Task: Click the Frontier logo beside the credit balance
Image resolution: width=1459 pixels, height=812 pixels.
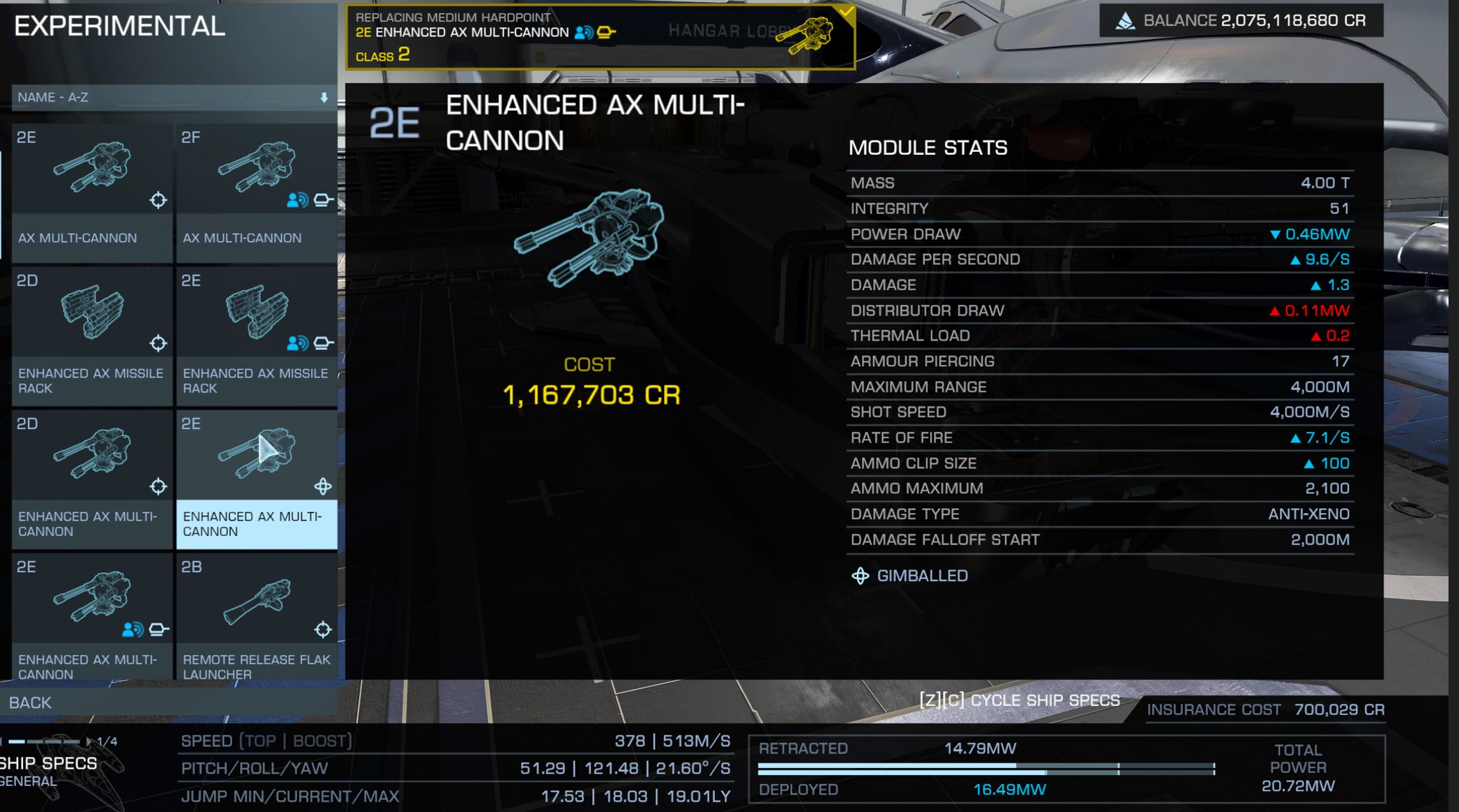Action: (1128, 20)
